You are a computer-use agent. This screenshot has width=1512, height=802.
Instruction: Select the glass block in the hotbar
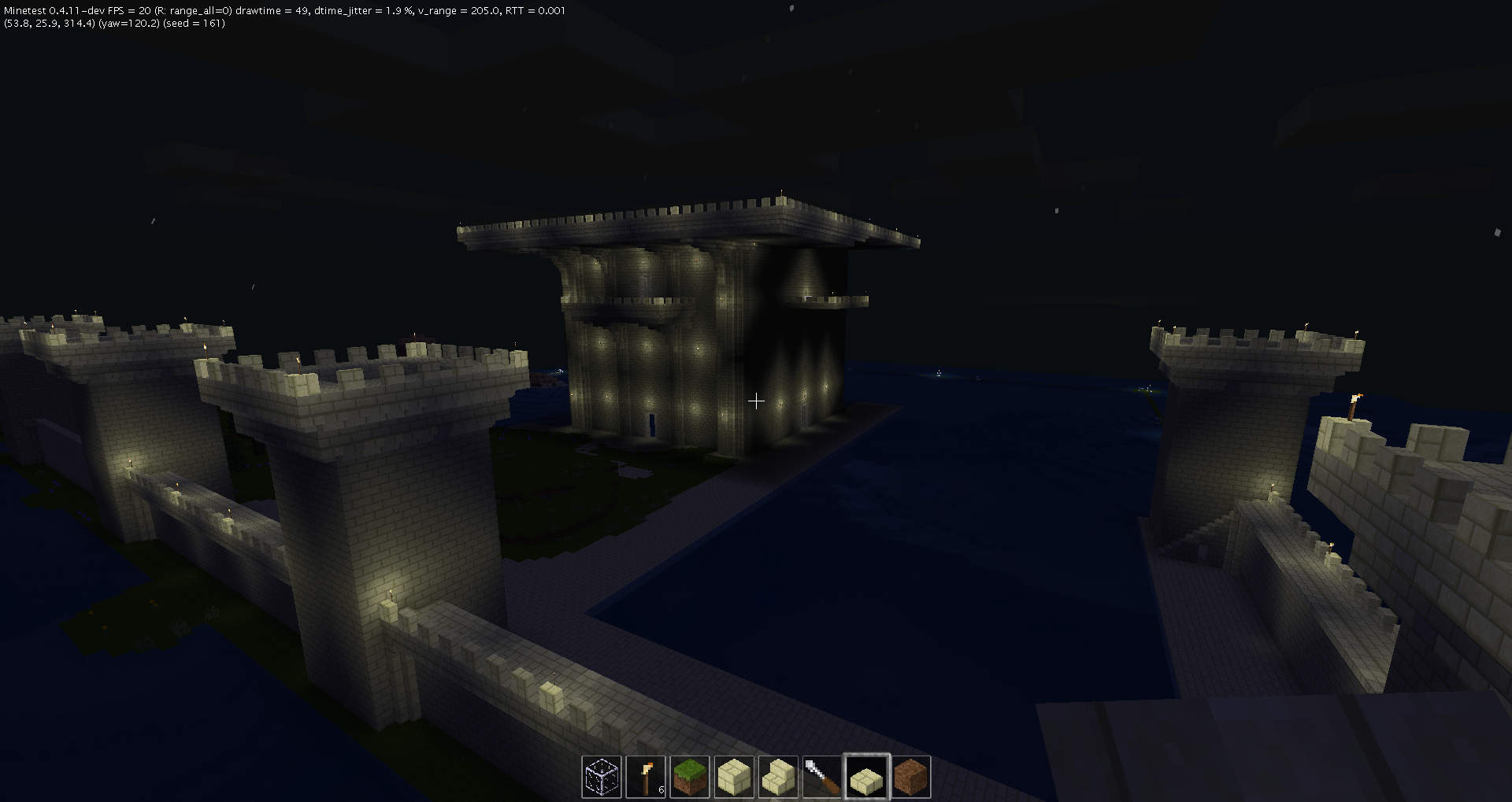(x=601, y=777)
